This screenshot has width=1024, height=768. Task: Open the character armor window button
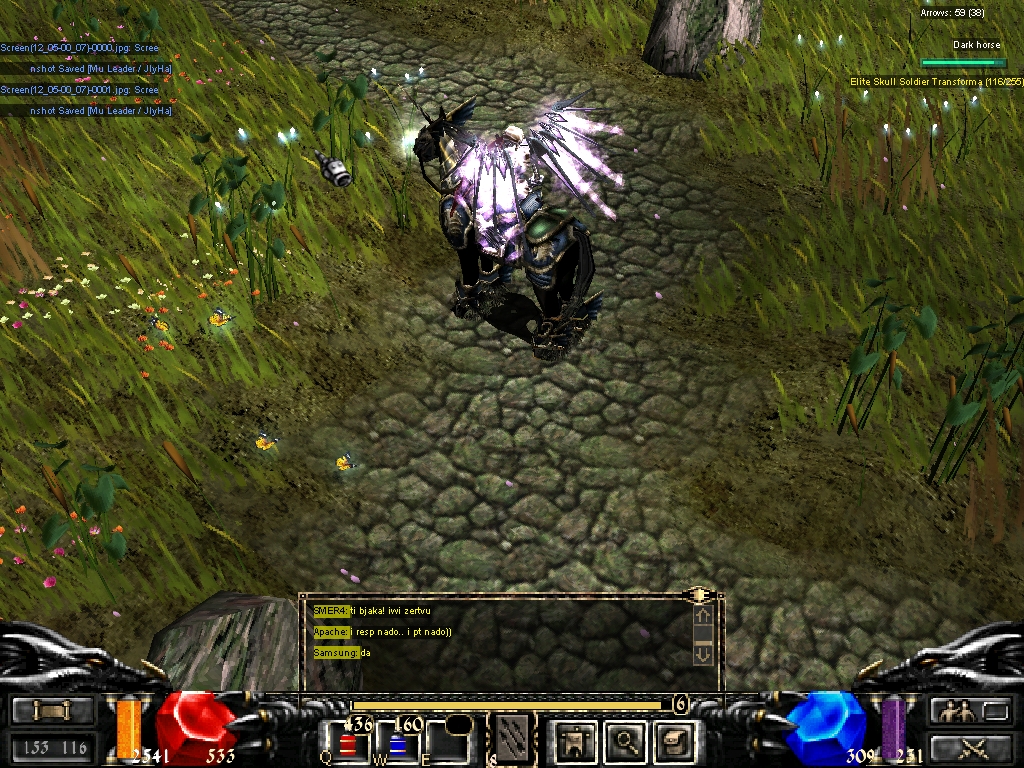pos(575,741)
